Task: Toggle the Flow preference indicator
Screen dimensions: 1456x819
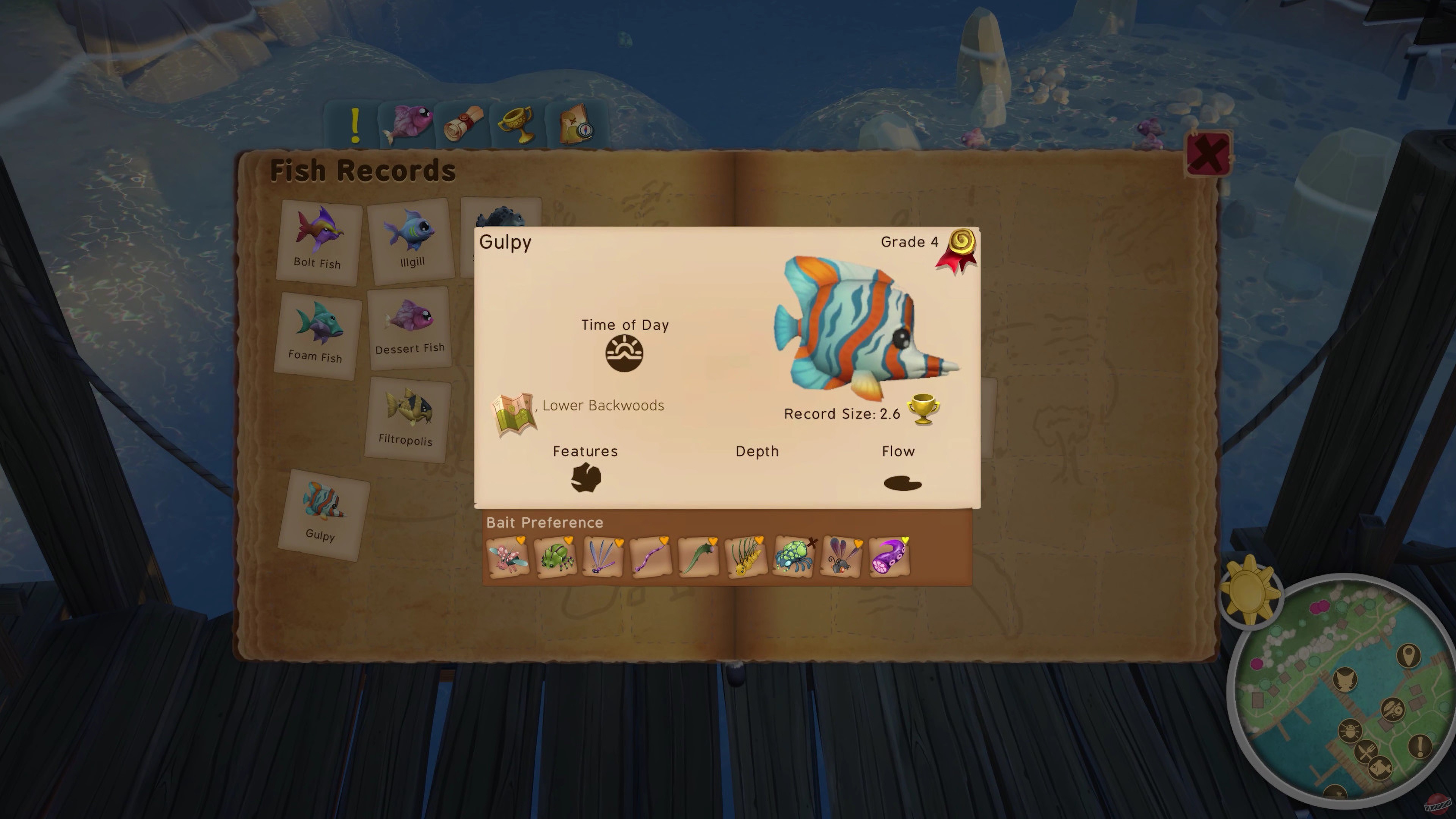Action: point(903,483)
